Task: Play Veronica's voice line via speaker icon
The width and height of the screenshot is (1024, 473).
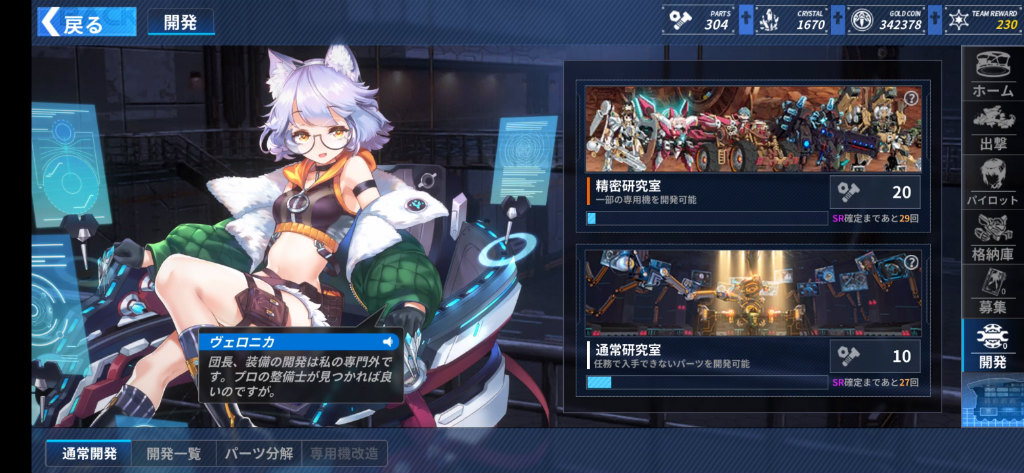Action: [x=388, y=342]
